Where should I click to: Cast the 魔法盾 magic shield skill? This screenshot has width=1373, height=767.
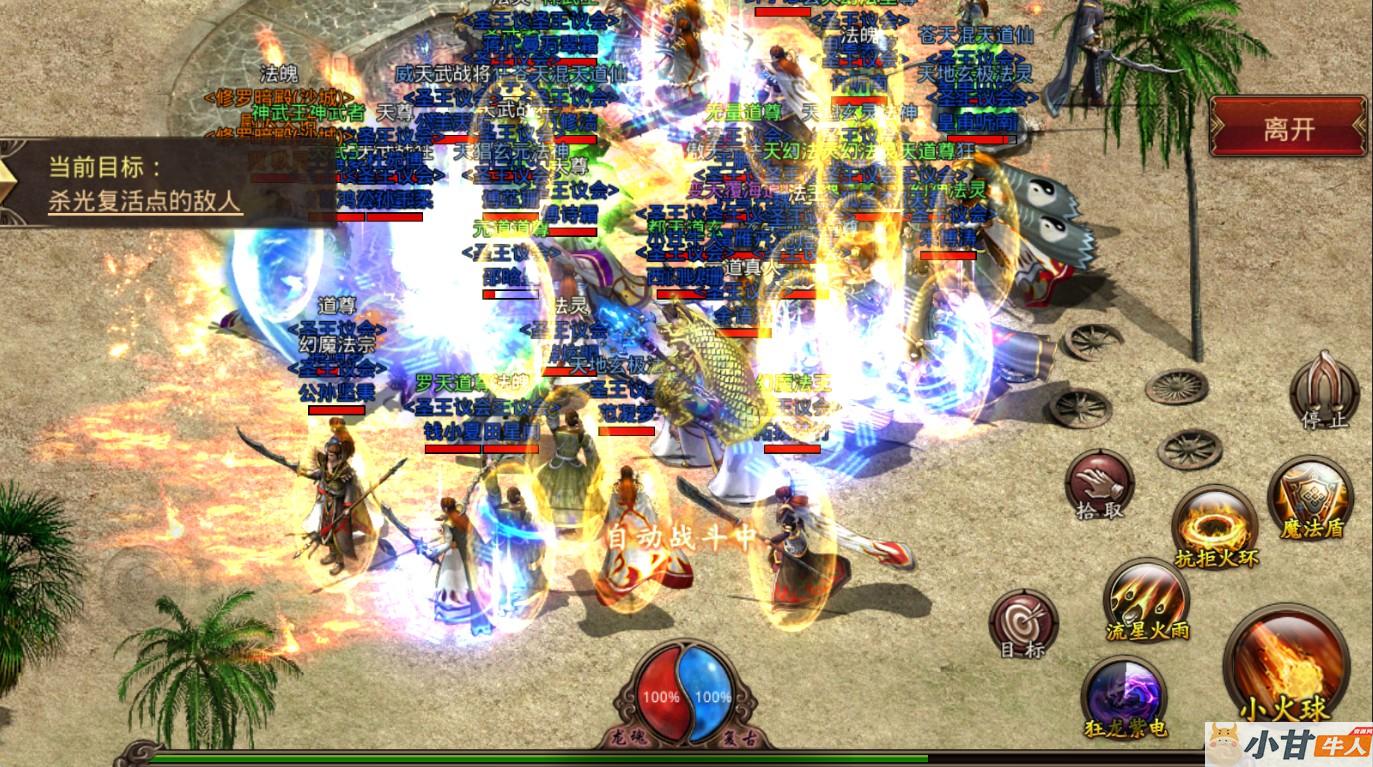[1310, 497]
